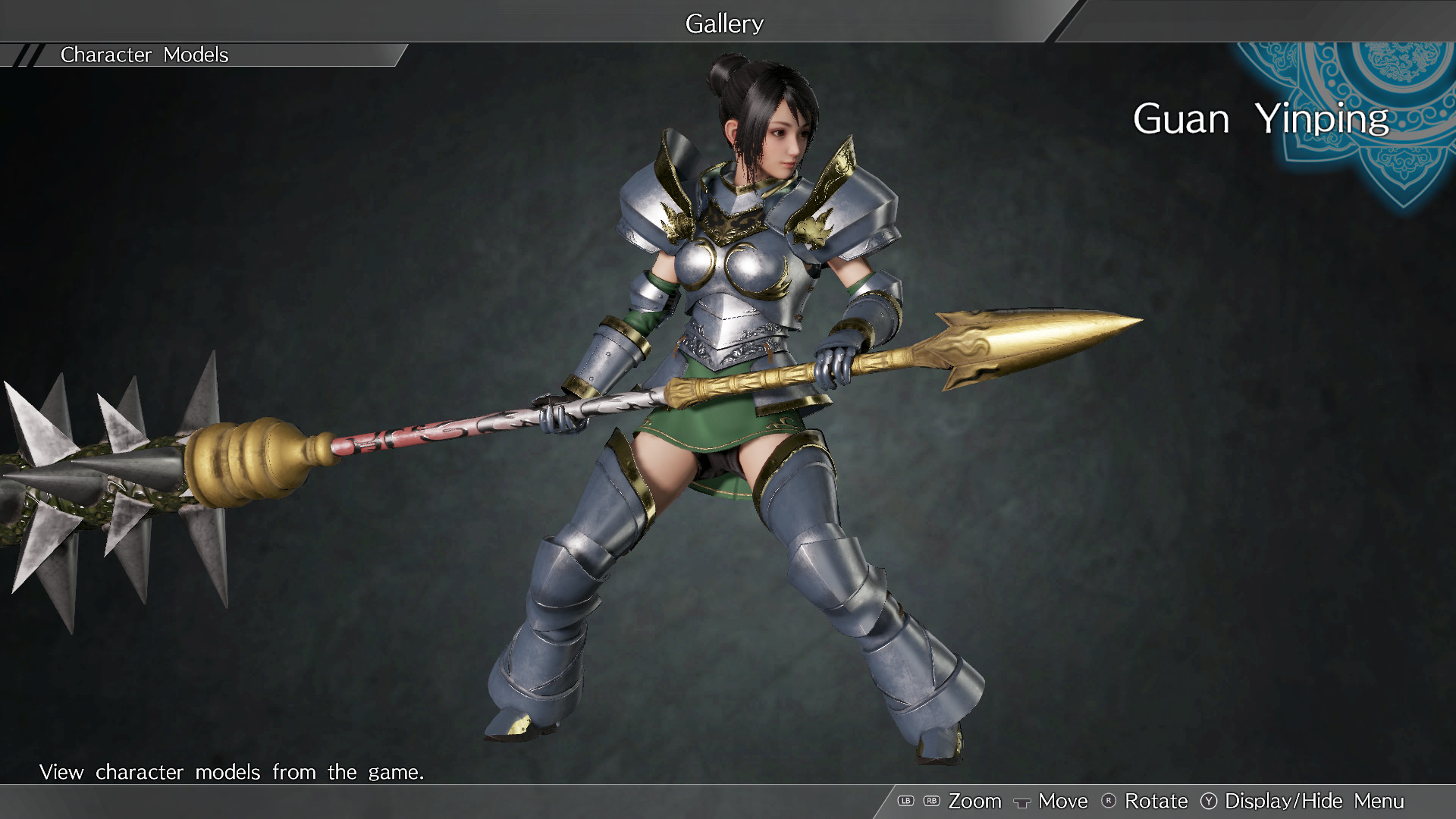
Task: Click the slash marks beside Character Models
Action: [30, 55]
